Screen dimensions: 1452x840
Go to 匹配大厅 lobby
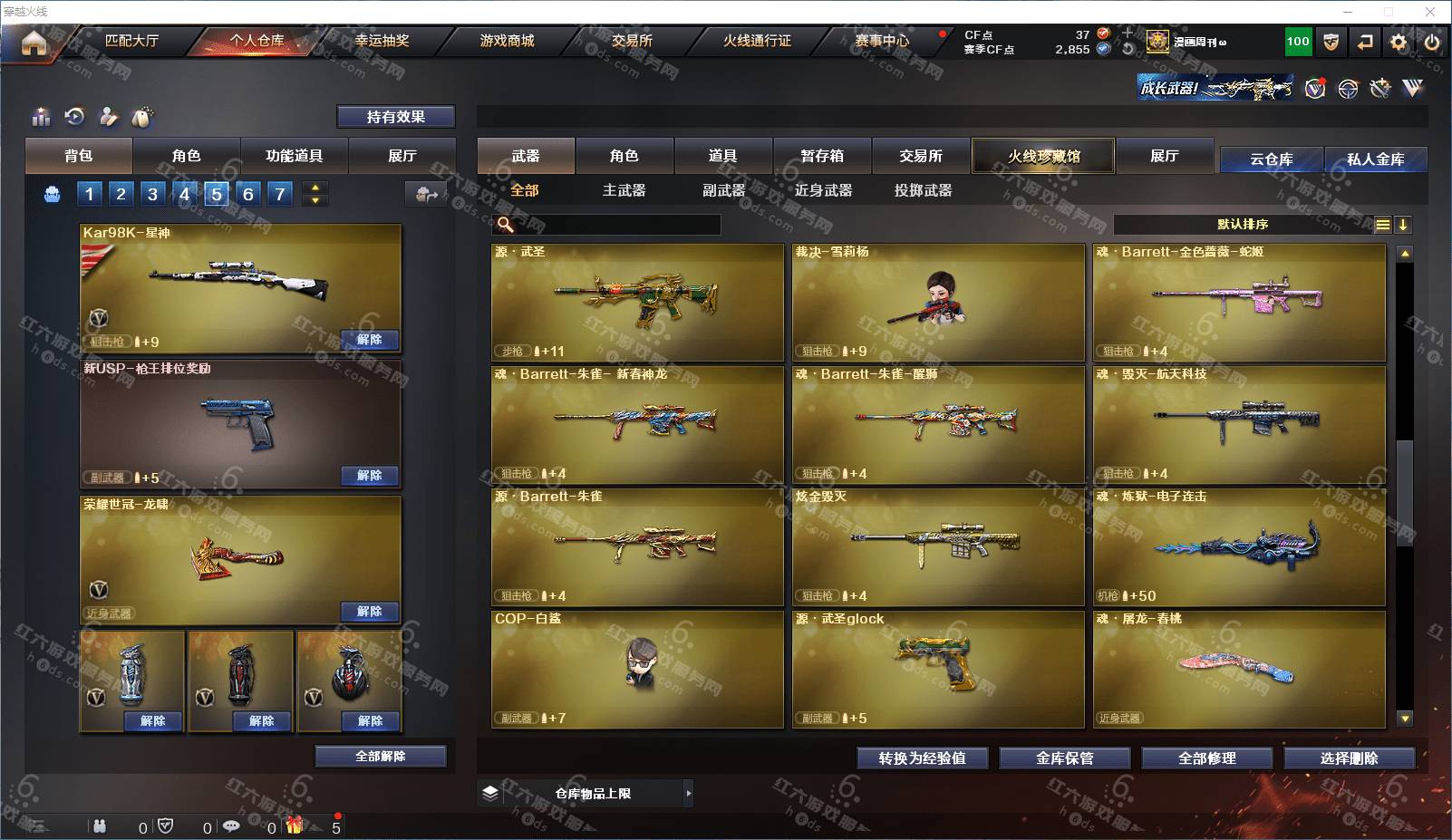pyautogui.click(x=131, y=41)
